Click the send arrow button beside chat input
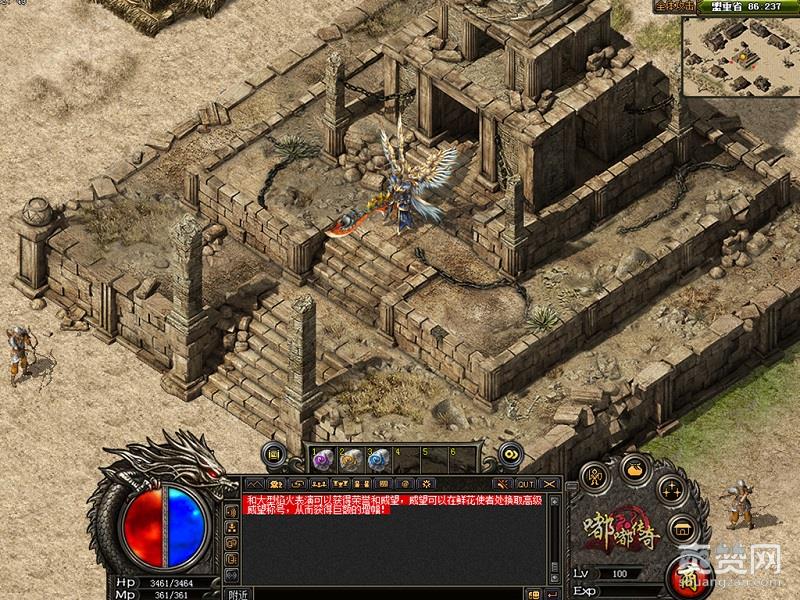 click(x=552, y=593)
